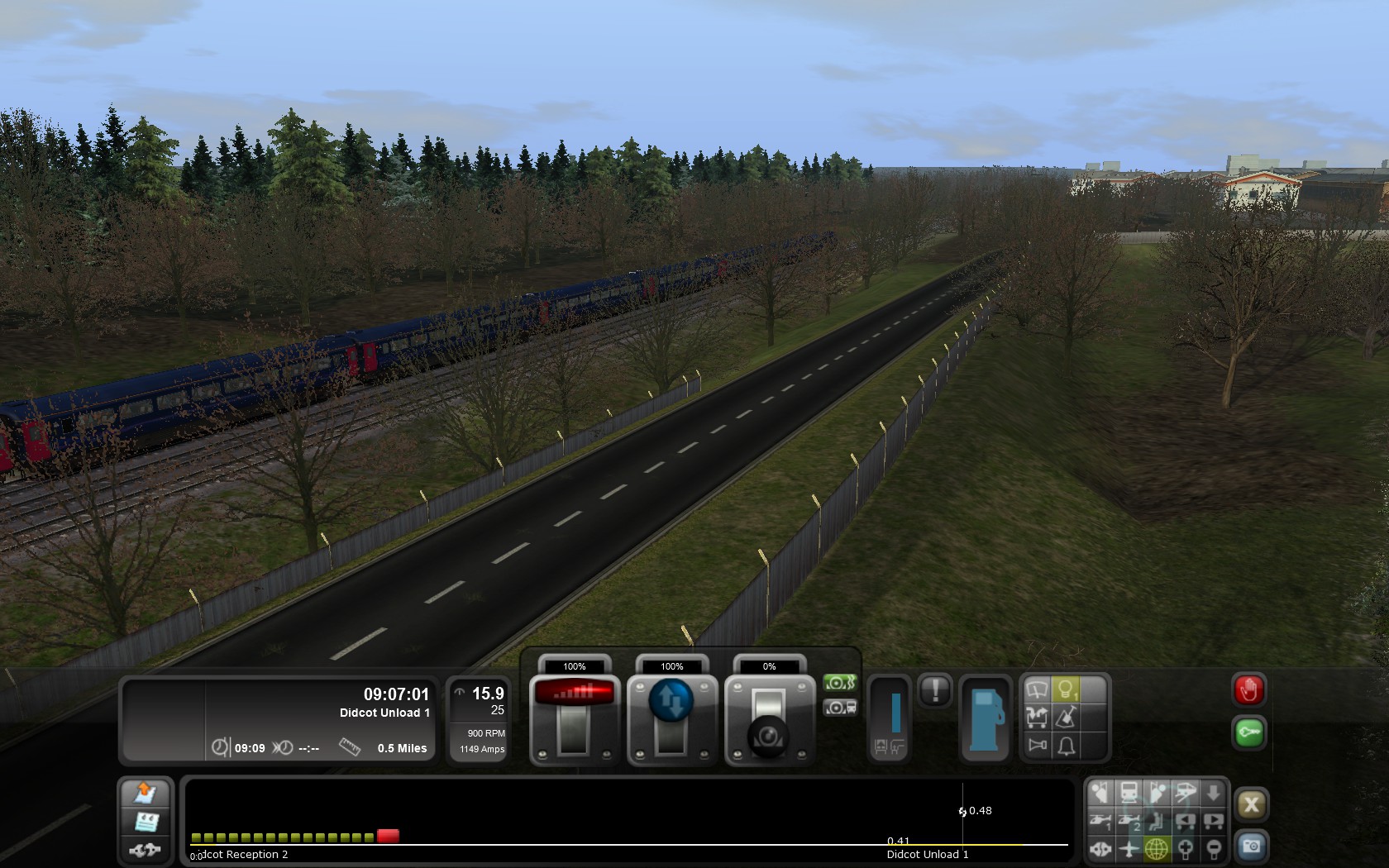Click the green key start button
This screenshot has width=1389, height=868.
(1248, 732)
